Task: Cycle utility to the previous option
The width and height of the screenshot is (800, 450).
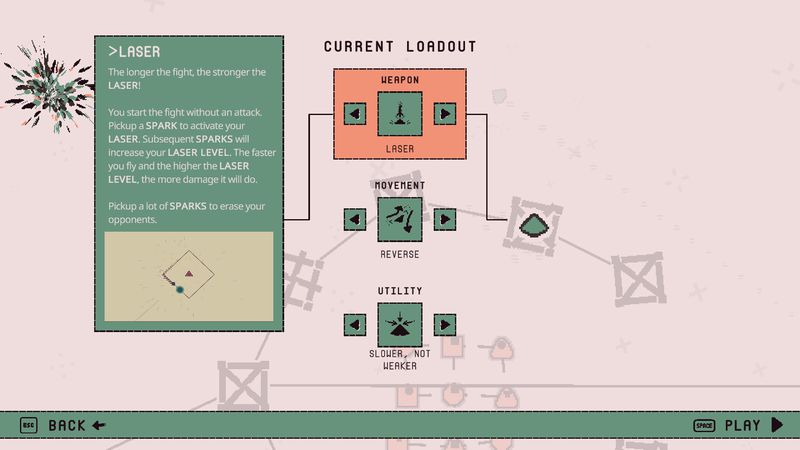Action: pyautogui.click(x=355, y=325)
